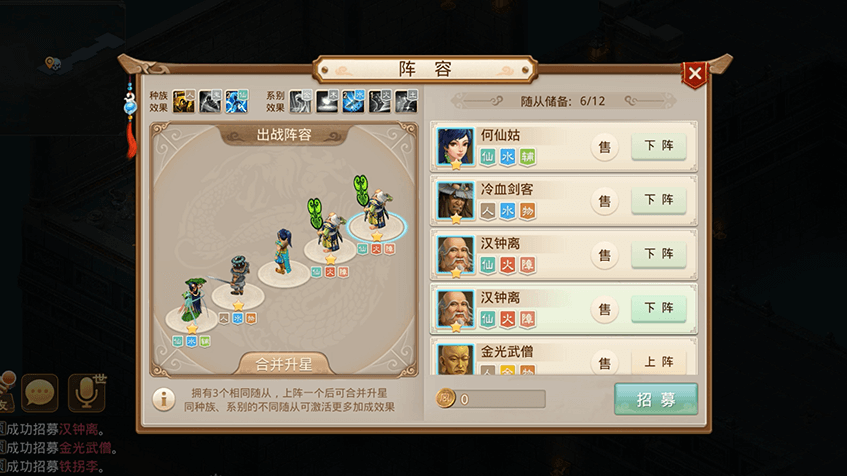This screenshot has height=476, width=847.
Task: Inspect the 水 series effect icon
Action: click(x=353, y=101)
